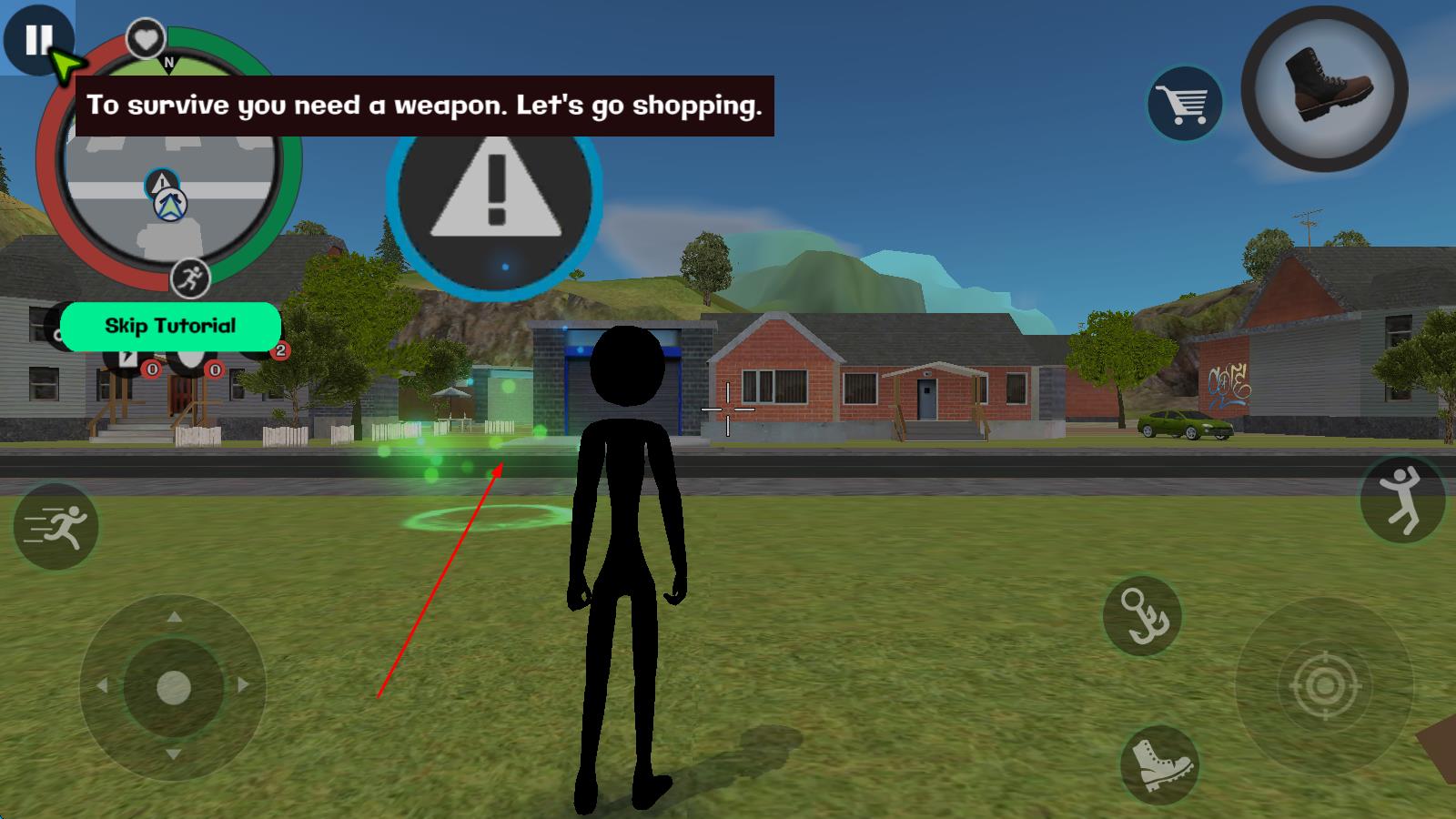Skip the tutorial
This screenshot has width=1456, height=819.
pyautogui.click(x=170, y=326)
